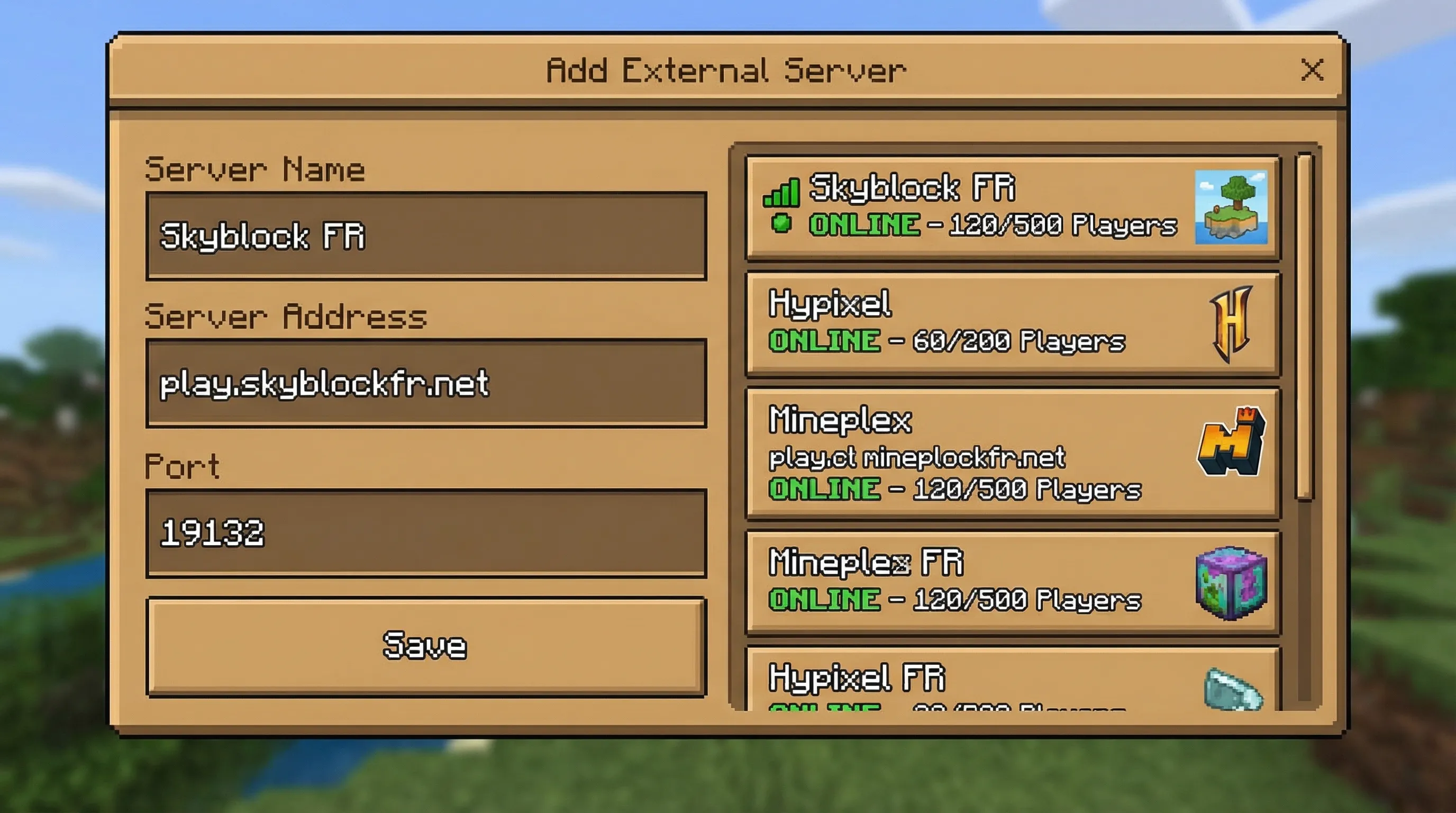Click the Port field containing 19132
1456x813 pixels.
(x=427, y=534)
